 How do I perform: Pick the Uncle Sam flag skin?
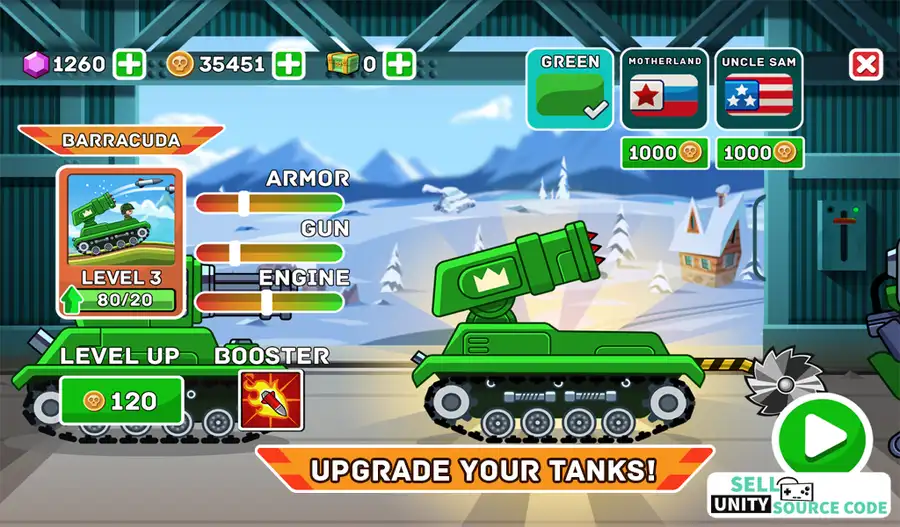[759, 89]
